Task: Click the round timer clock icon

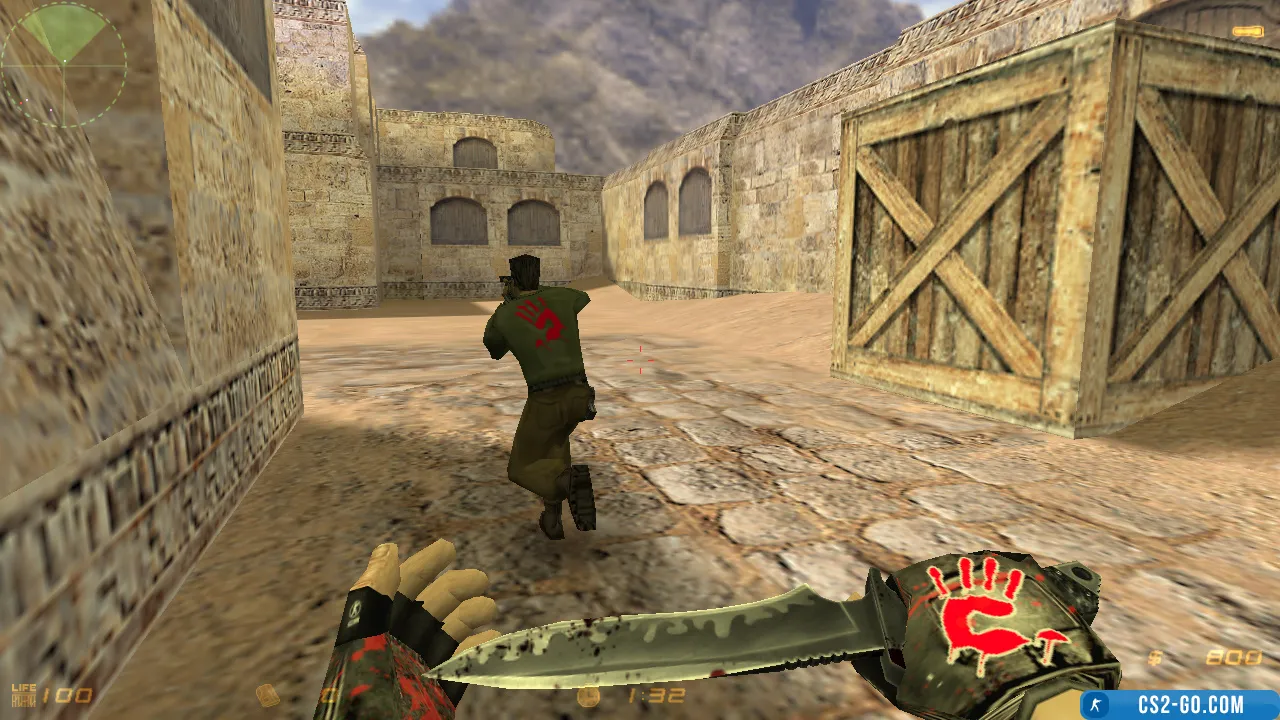Action: (589, 696)
